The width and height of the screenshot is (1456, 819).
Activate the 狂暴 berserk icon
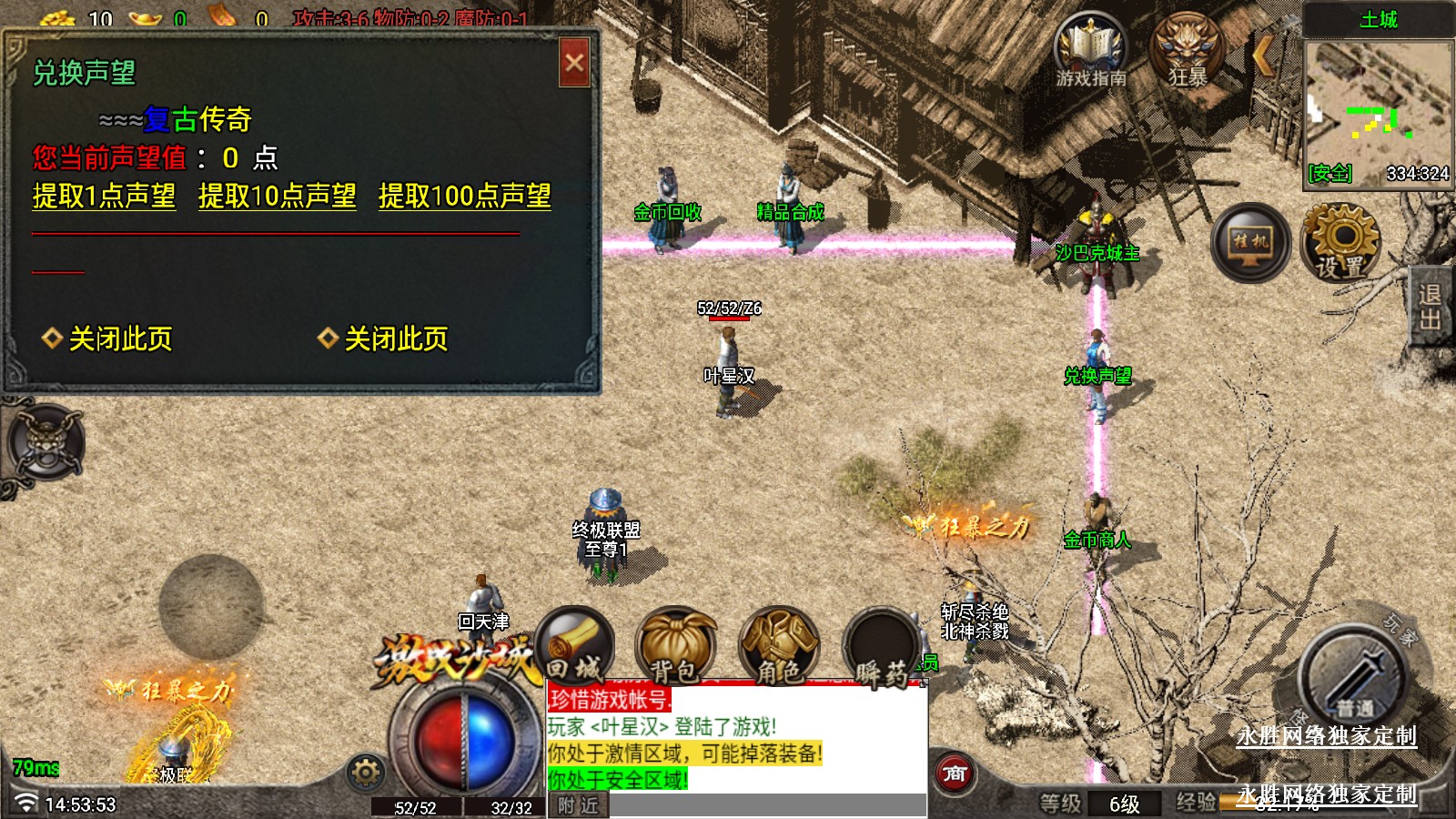(x=1187, y=51)
